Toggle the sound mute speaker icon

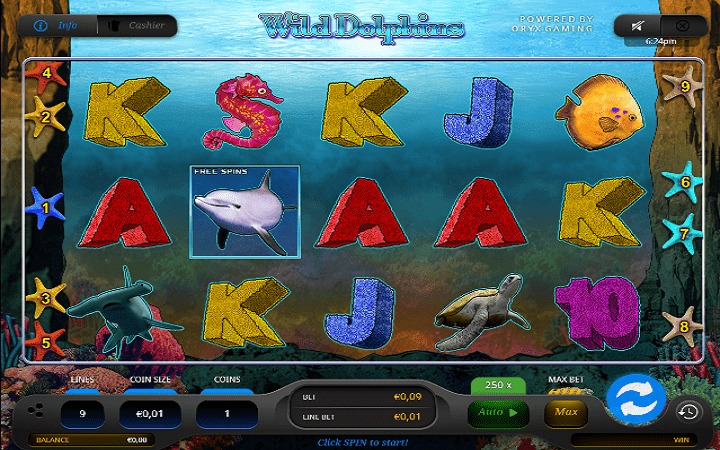pos(636,25)
